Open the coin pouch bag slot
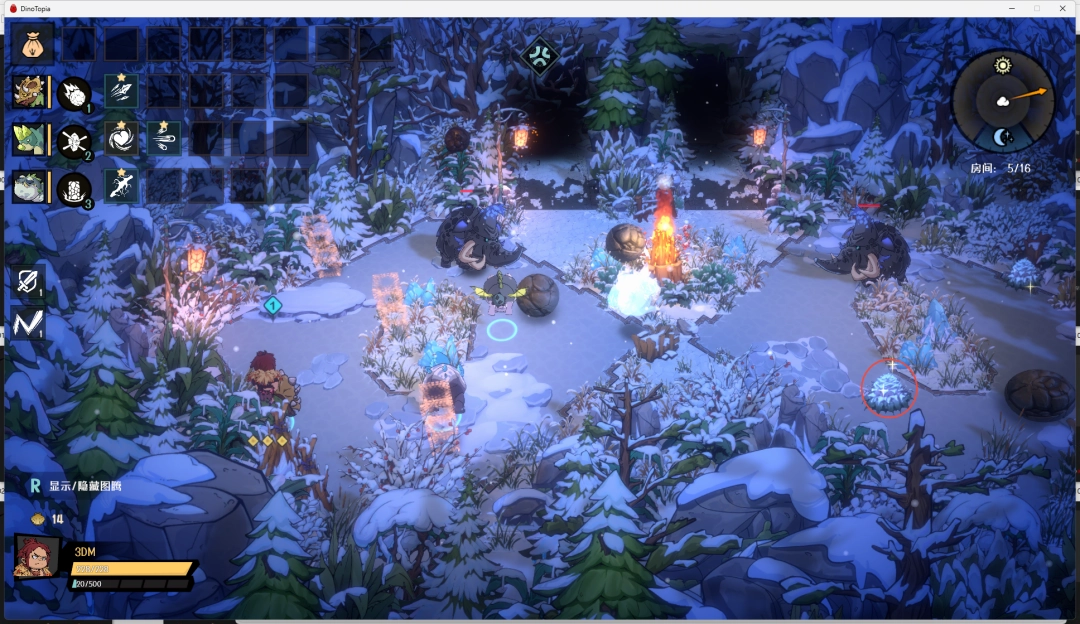The height and width of the screenshot is (624, 1080). pyautogui.click(x=32, y=43)
